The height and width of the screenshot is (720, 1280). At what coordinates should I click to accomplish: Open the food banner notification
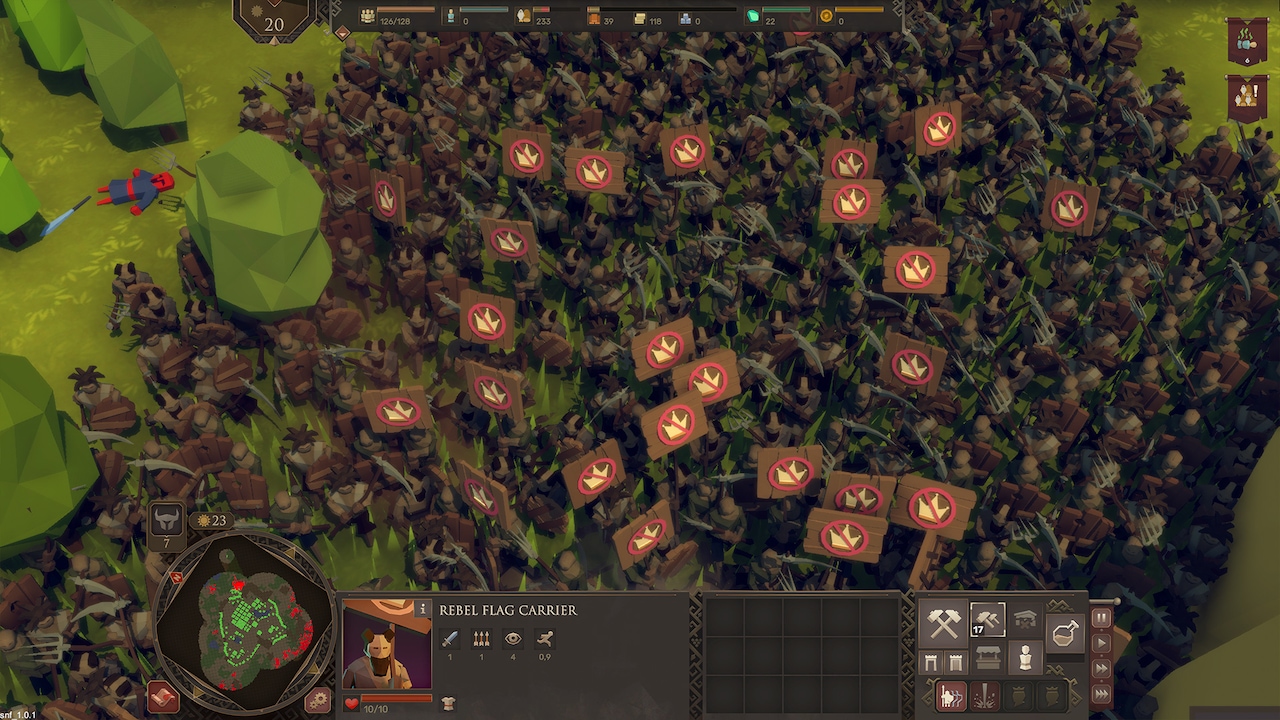1246,42
